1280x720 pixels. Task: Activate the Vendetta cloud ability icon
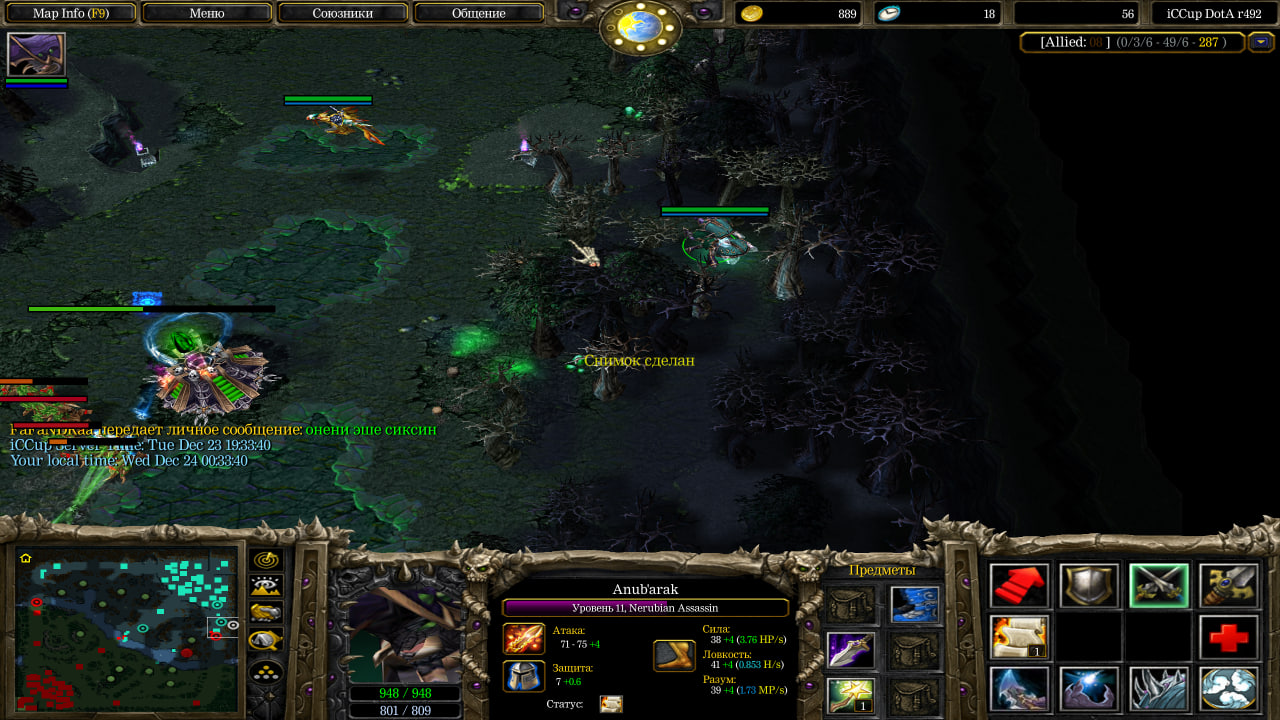1228,689
